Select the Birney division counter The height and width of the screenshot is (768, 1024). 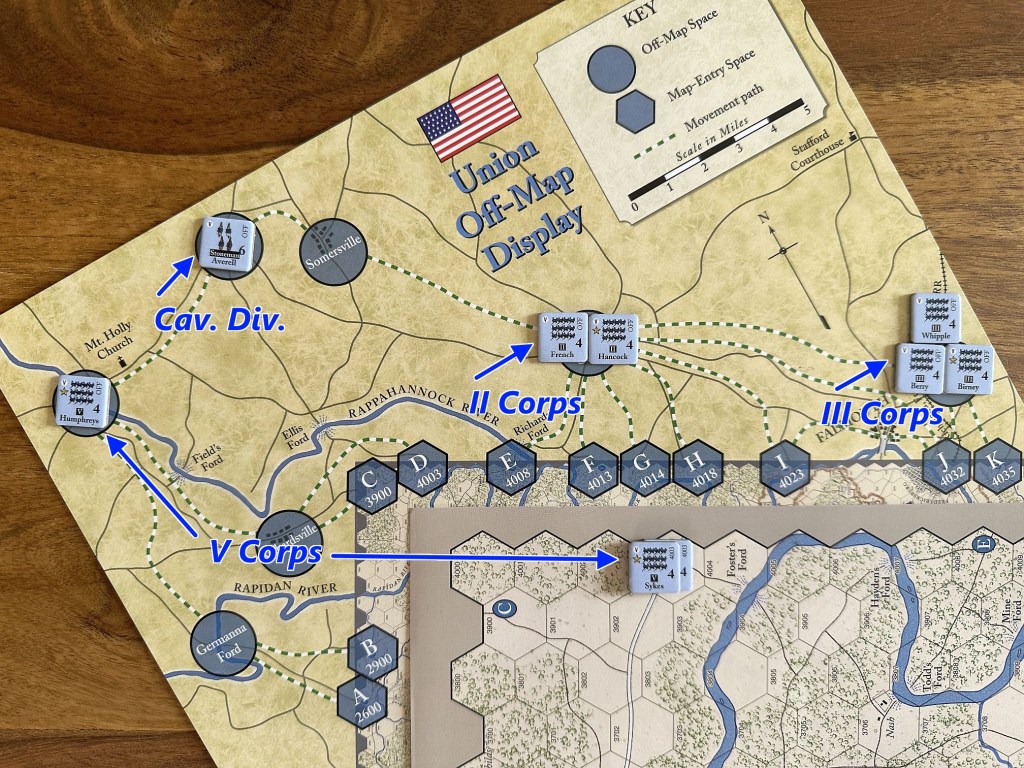969,368
